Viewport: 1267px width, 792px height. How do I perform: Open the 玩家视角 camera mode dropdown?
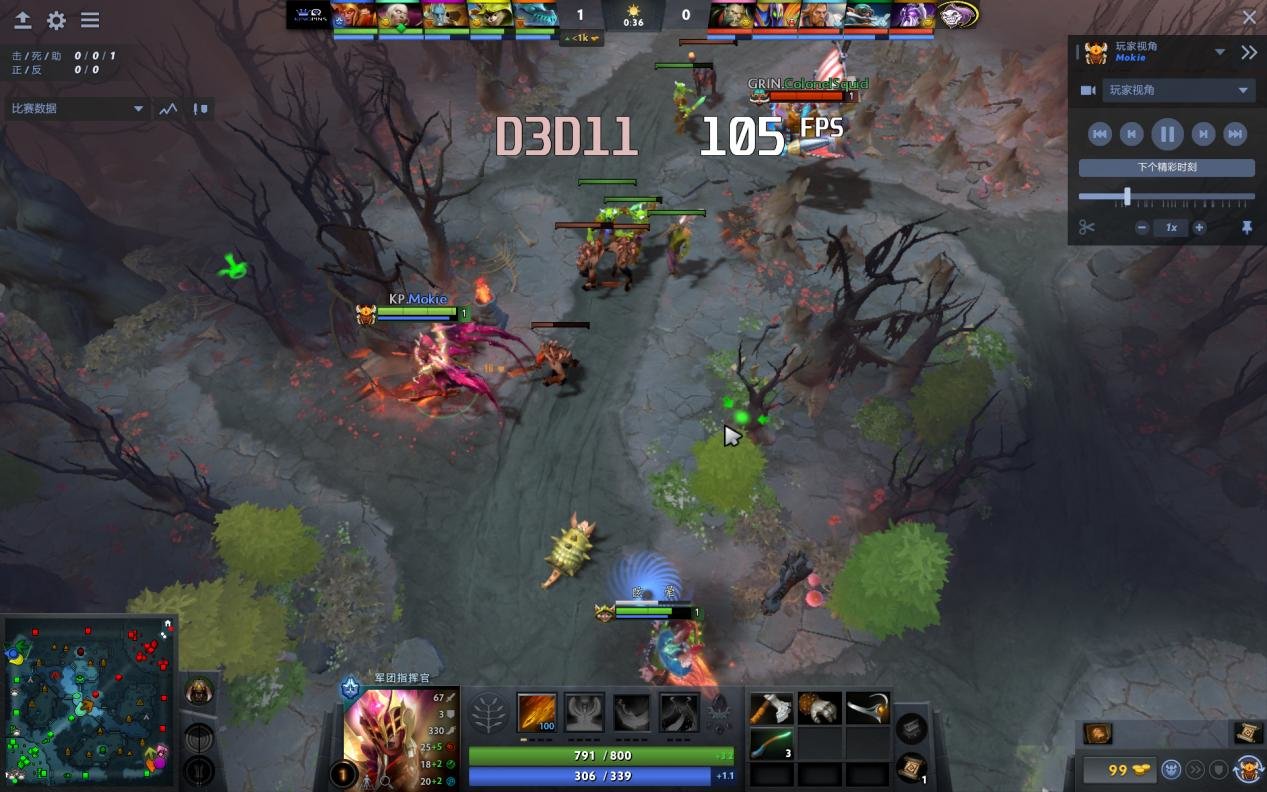[1178, 91]
